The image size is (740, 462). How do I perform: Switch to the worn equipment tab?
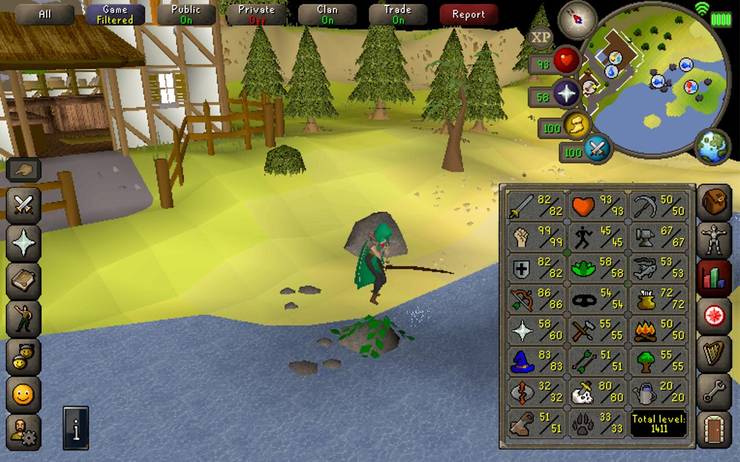(713, 239)
